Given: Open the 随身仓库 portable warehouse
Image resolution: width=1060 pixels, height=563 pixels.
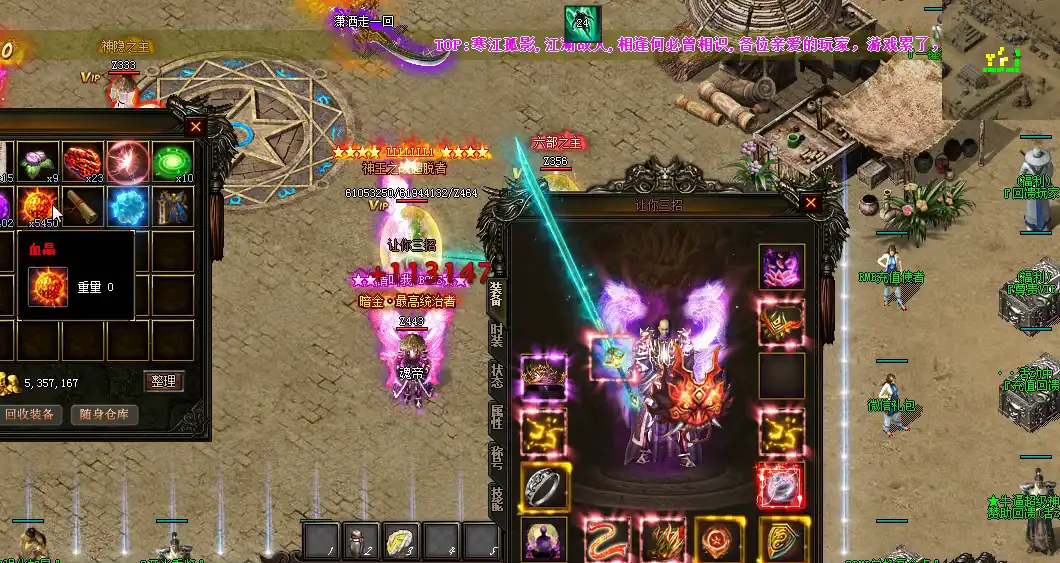Looking at the screenshot, I should click(104, 414).
